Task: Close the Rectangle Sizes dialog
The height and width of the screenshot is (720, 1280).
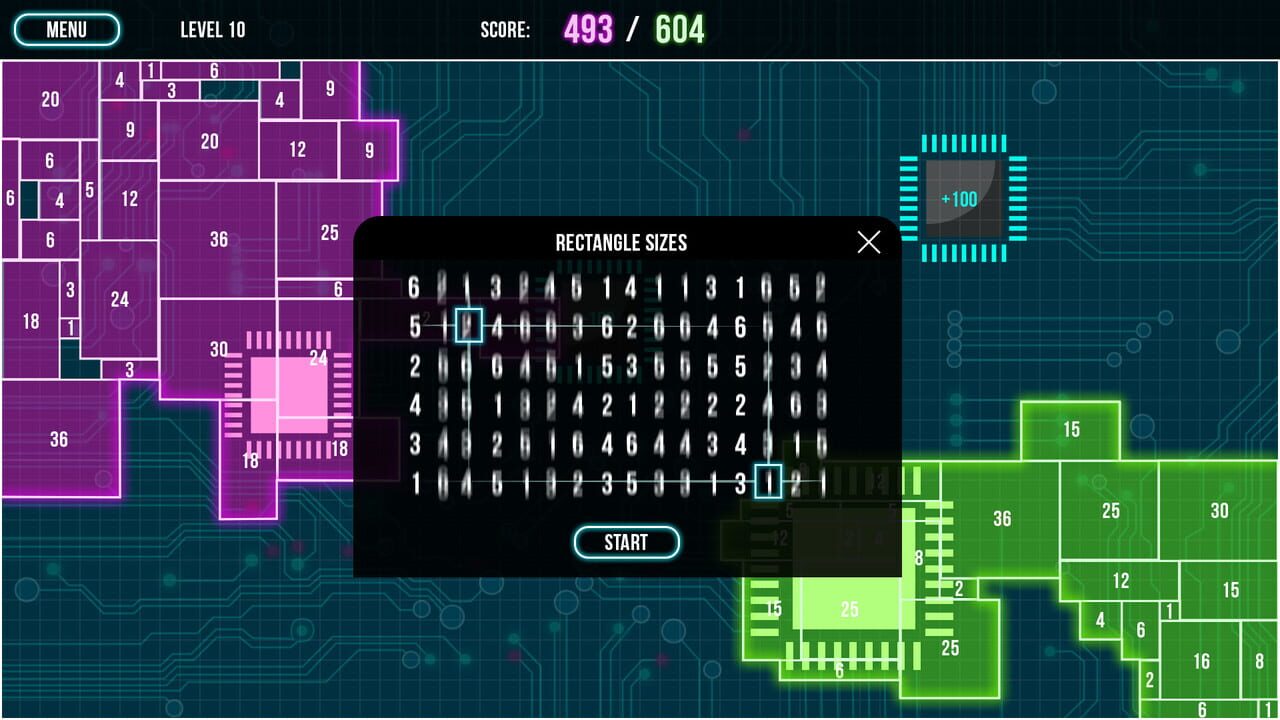Action: point(868,242)
